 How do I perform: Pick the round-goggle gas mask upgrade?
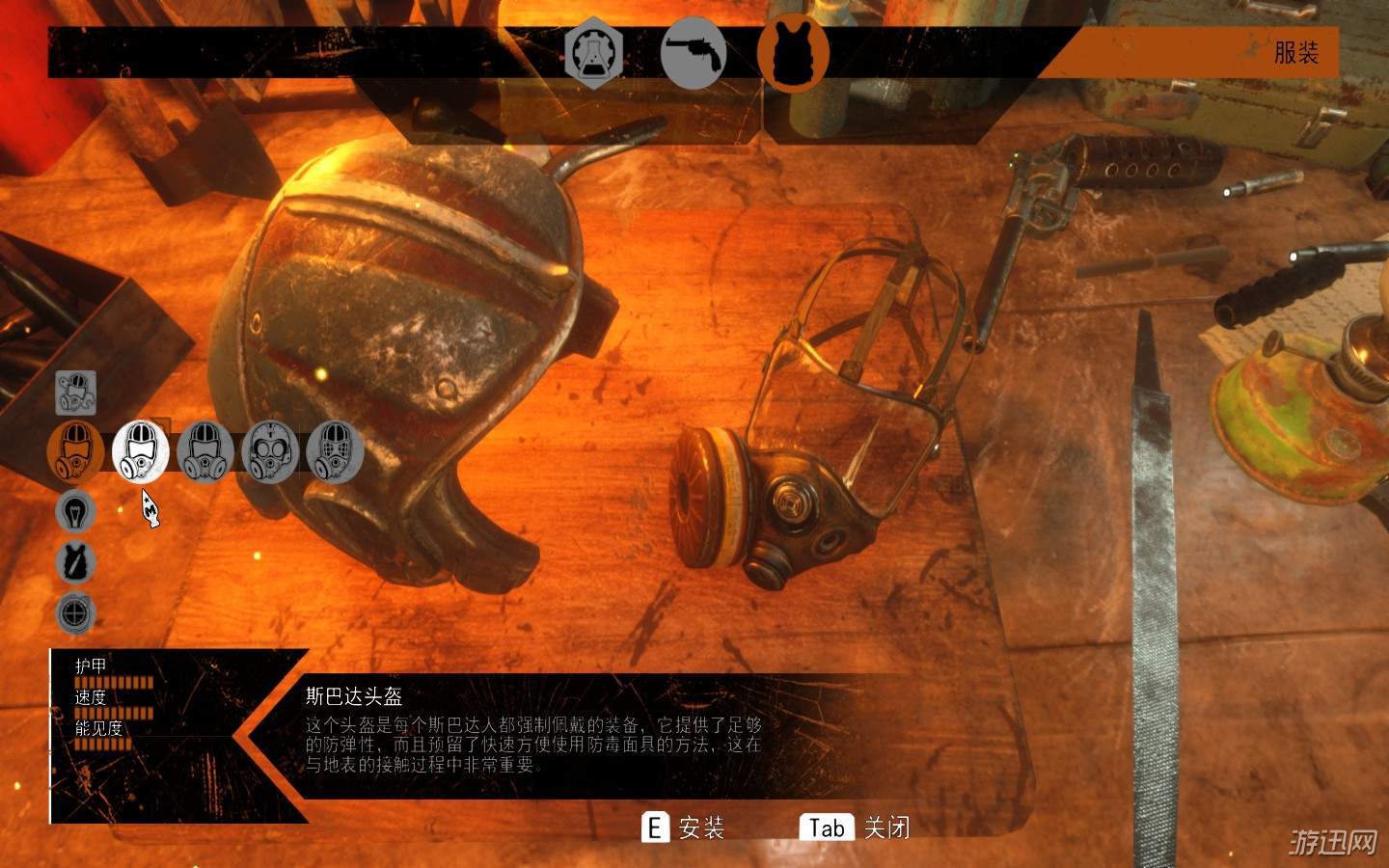(x=270, y=450)
